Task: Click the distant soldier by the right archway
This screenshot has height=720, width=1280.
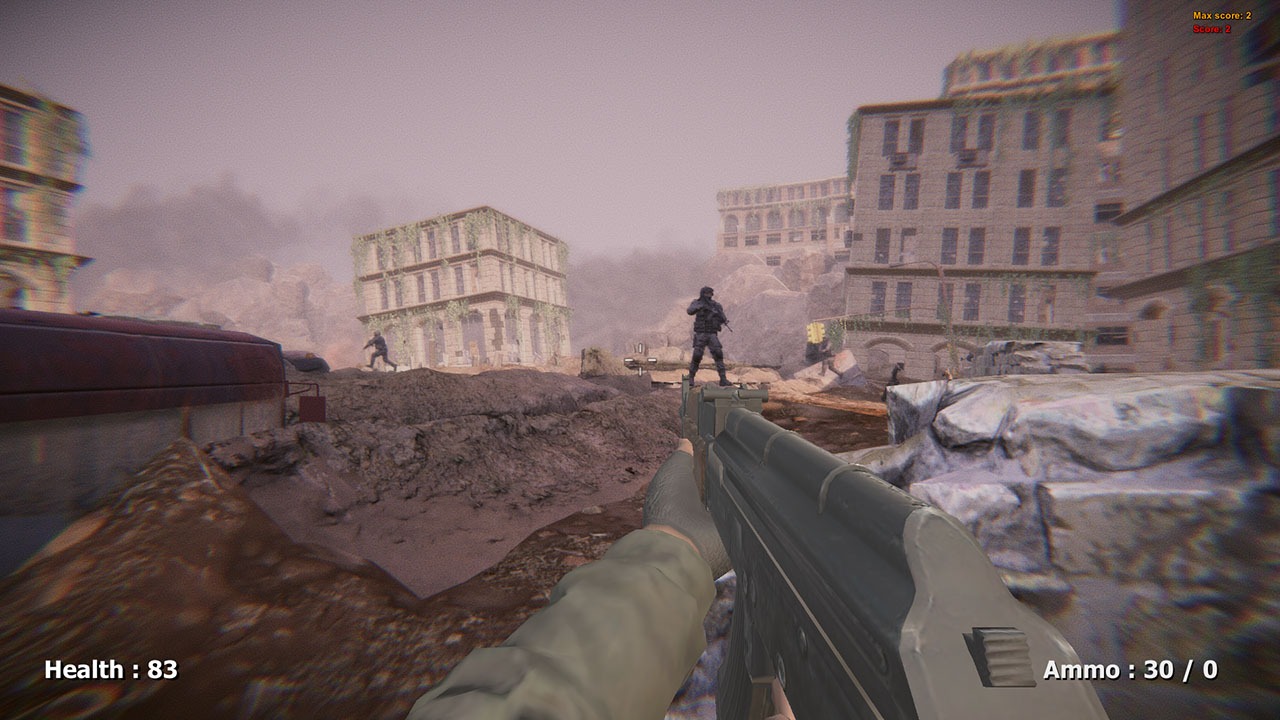Action: click(898, 370)
